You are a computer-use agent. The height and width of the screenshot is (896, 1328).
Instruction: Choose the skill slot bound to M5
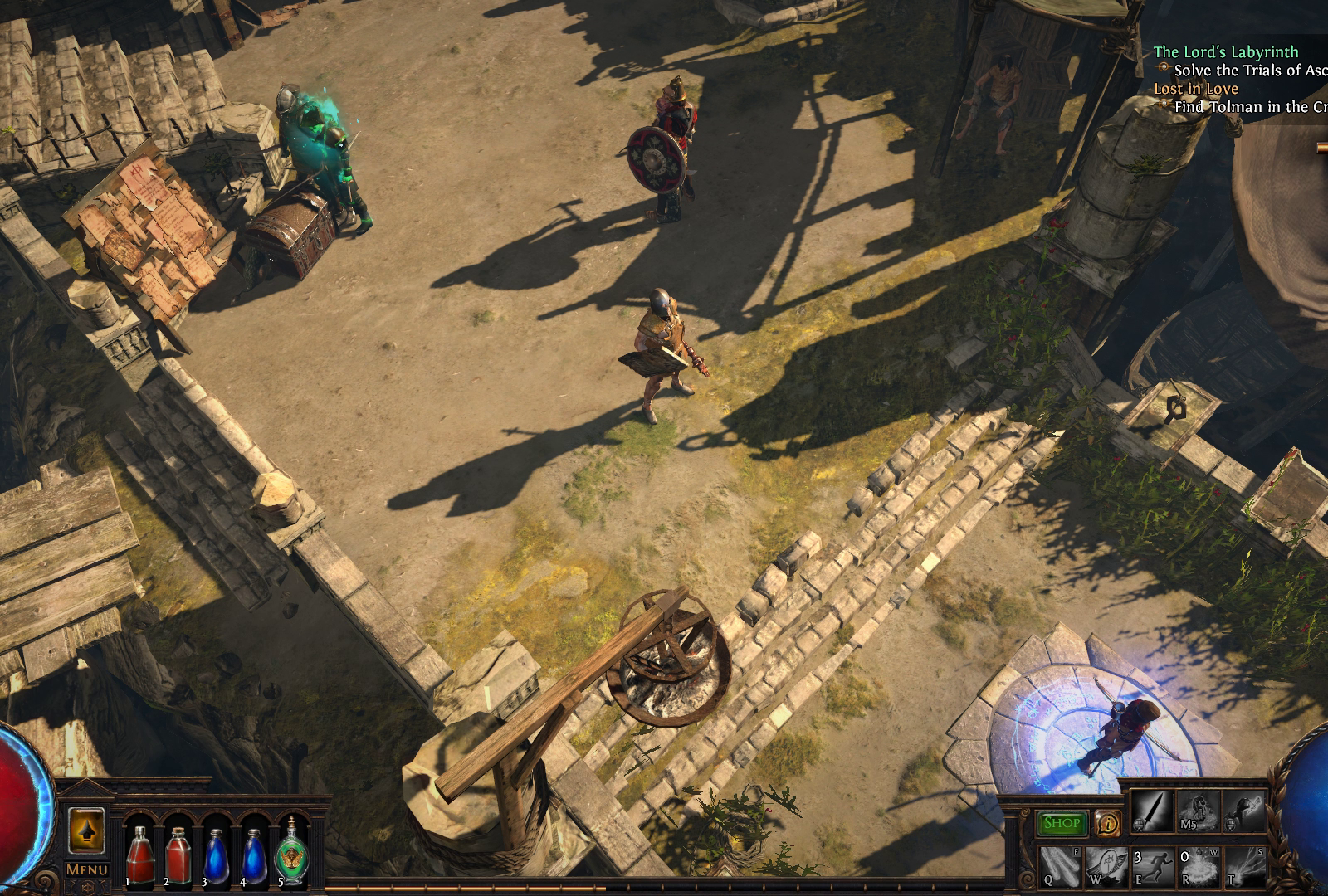click(x=1196, y=812)
